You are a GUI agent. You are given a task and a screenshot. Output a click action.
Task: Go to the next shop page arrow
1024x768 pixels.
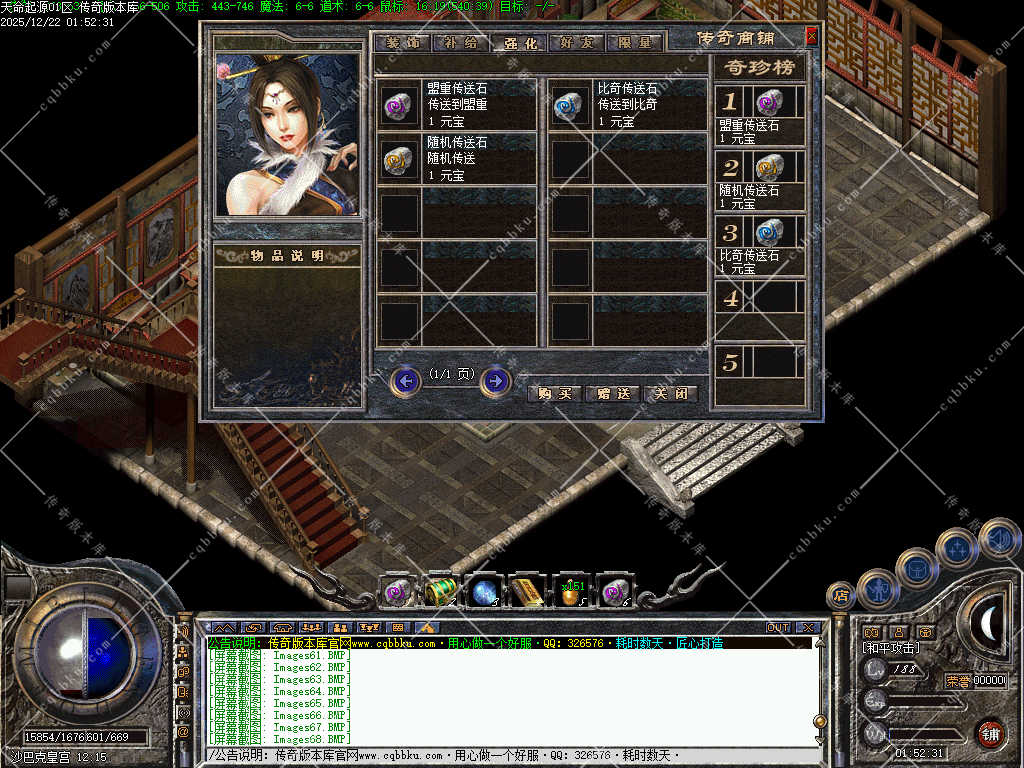495,381
